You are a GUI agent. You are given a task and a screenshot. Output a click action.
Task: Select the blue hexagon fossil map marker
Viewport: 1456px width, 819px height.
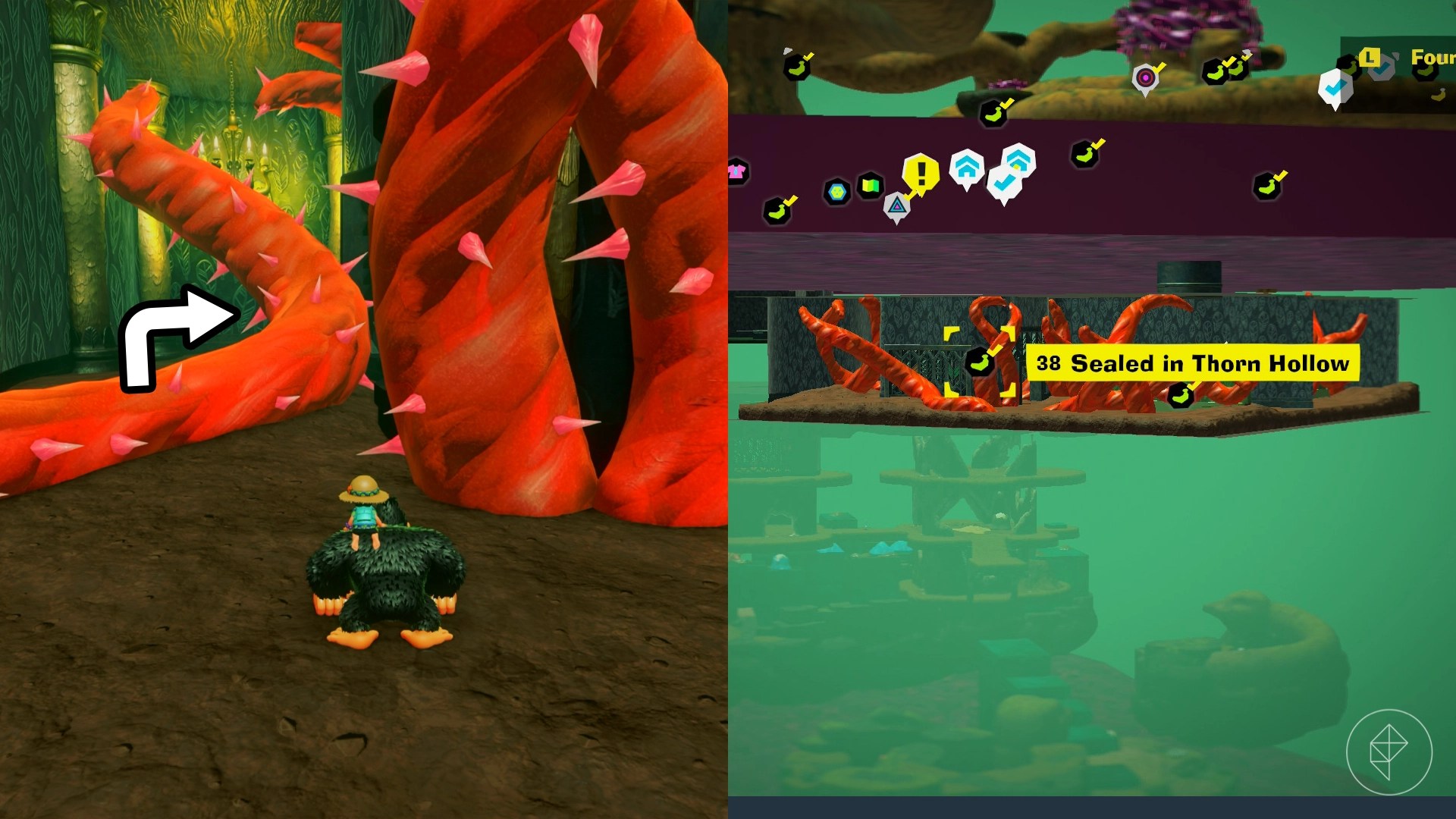point(836,191)
